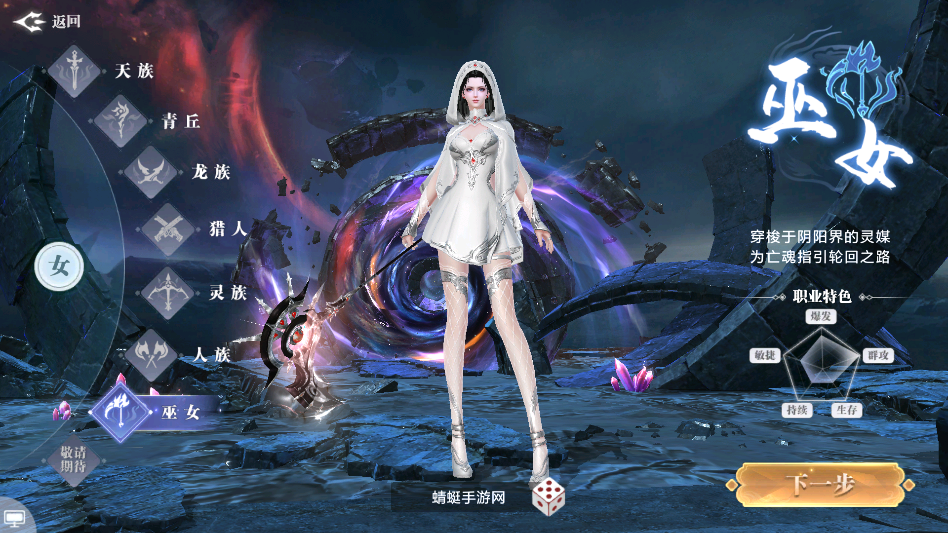
Task: Open the monitor icon in the corner
Action: (x=15, y=519)
